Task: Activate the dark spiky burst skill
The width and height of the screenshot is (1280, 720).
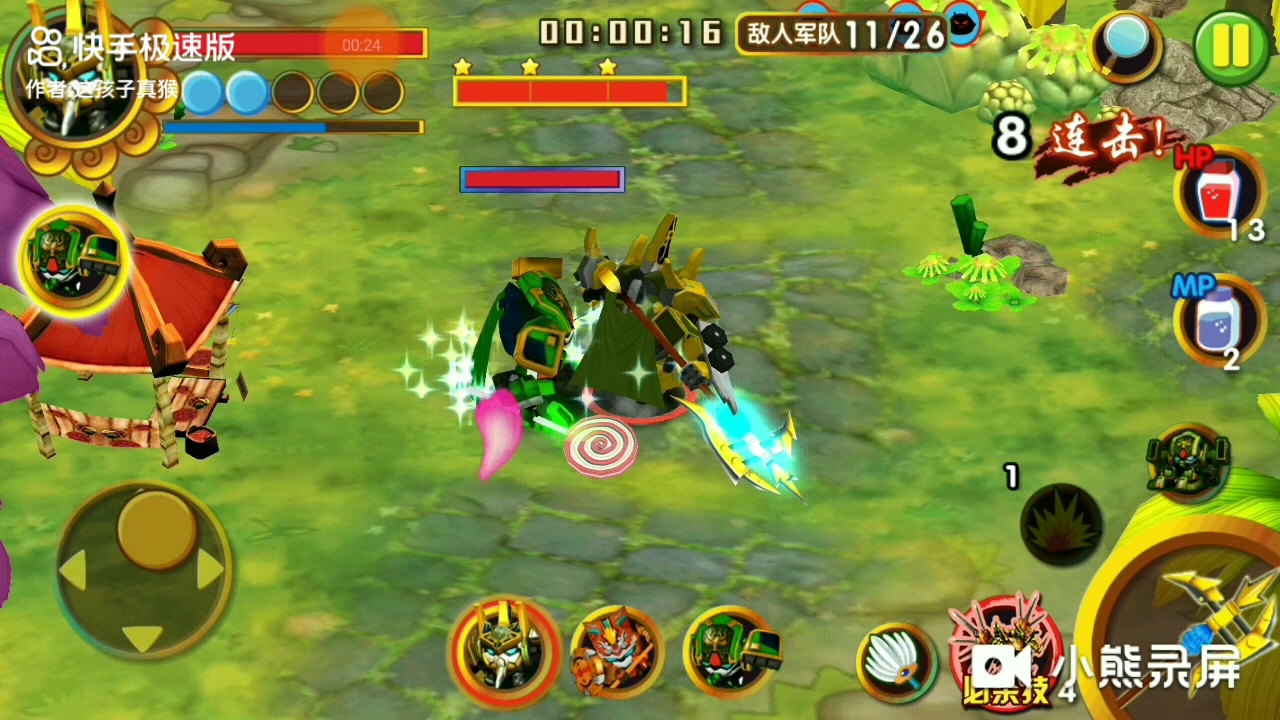Action: [x=1061, y=523]
